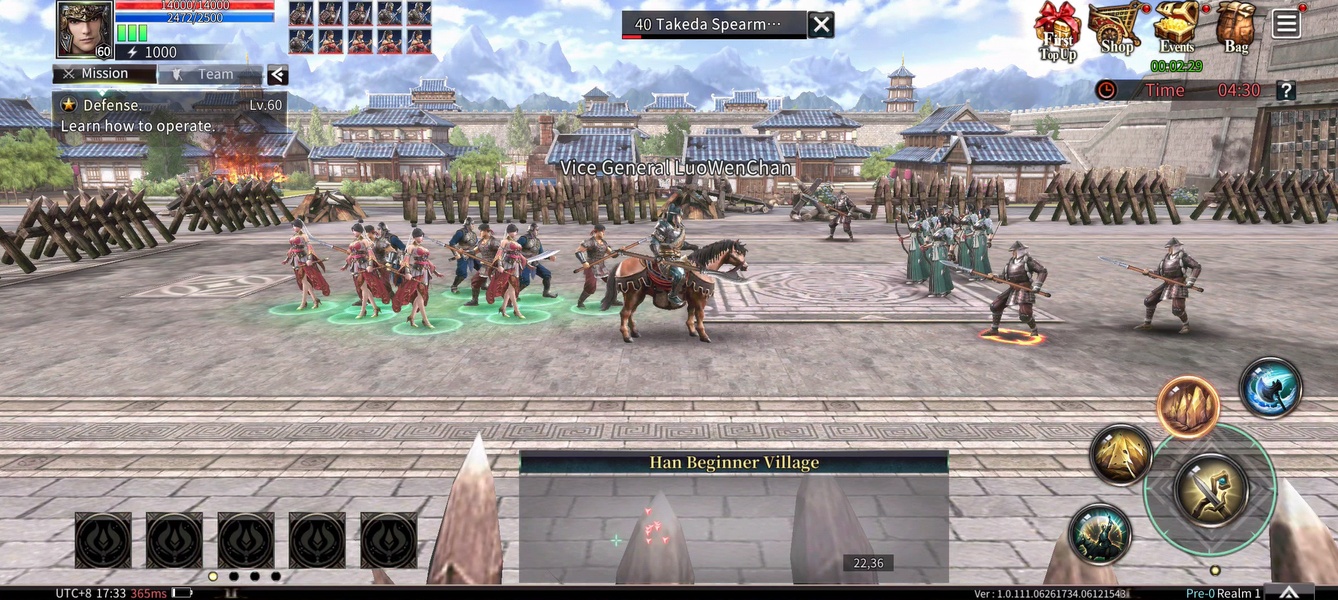The width and height of the screenshot is (1338, 600).
Task: Activate the golden pyramid spear skill
Action: (1121, 455)
